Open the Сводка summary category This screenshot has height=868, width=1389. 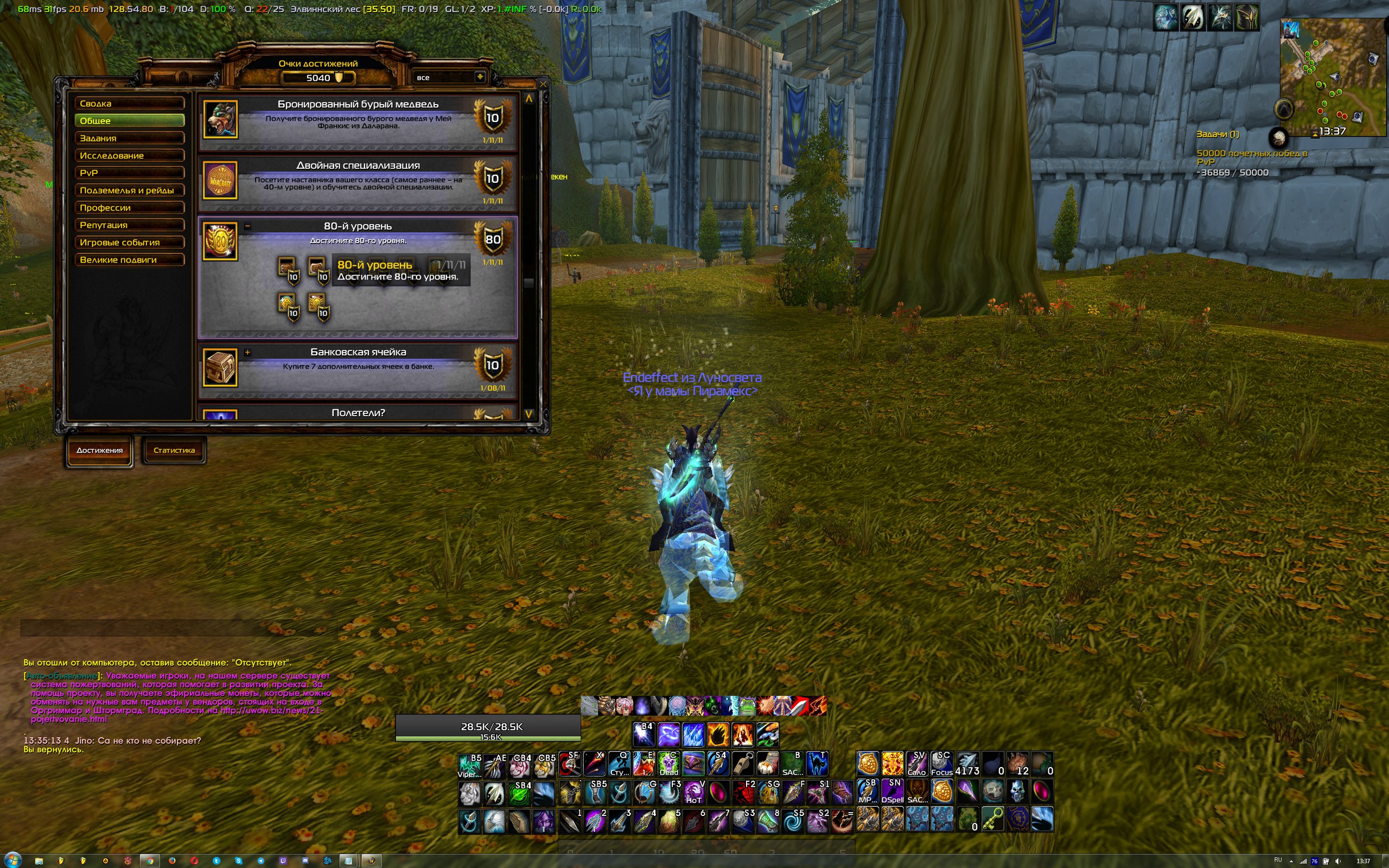pos(129,103)
